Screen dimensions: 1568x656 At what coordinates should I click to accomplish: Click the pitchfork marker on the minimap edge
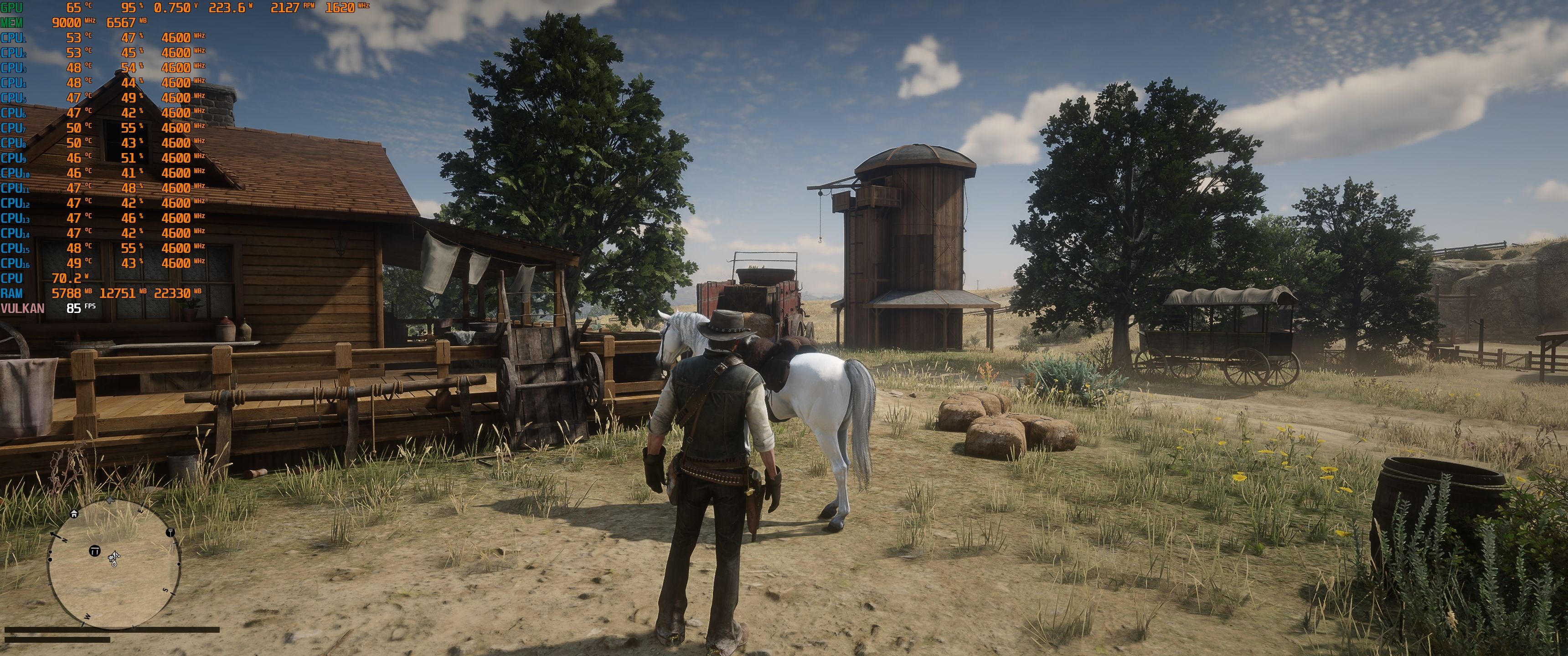point(170,532)
